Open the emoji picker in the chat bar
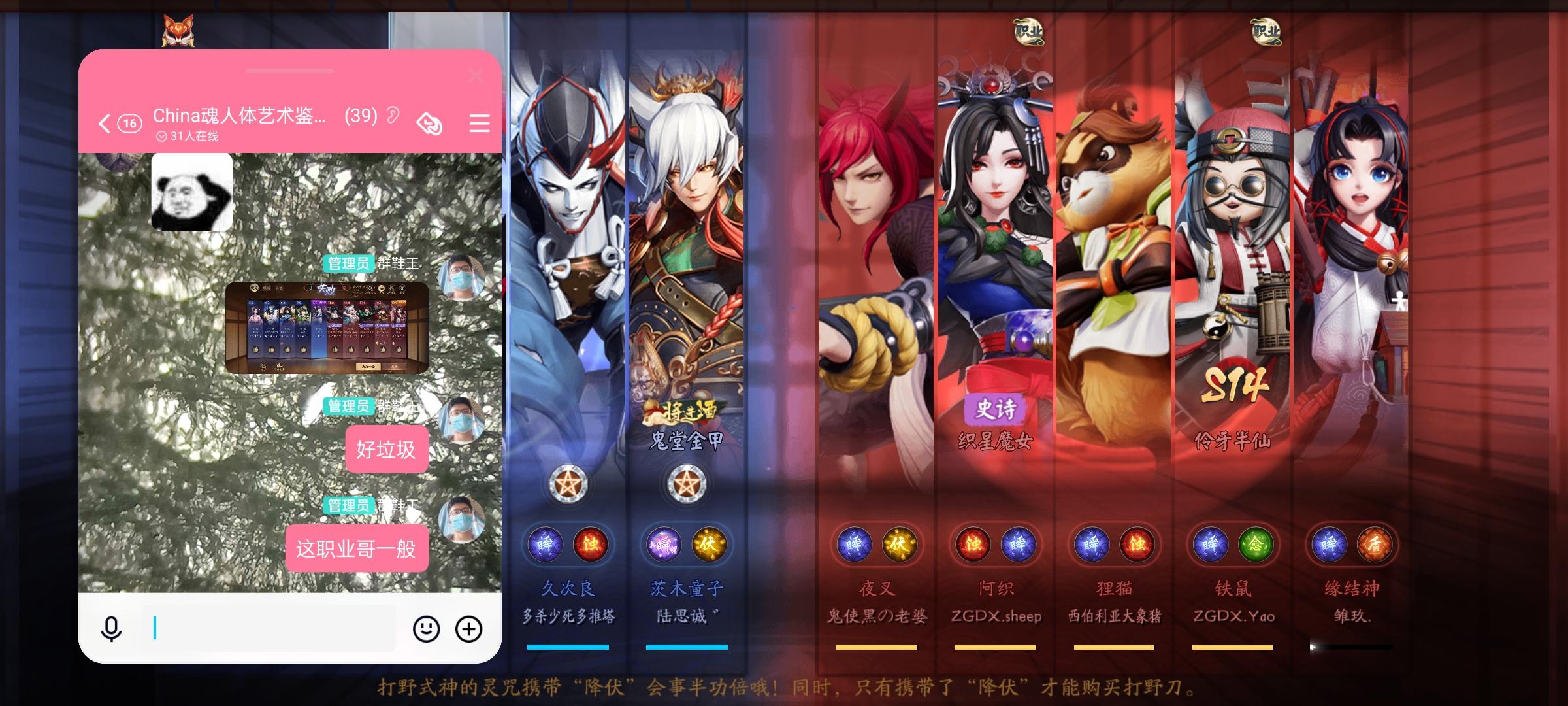The height and width of the screenshot is (706, 1568). pyautogui.click(x=425, y=628)
